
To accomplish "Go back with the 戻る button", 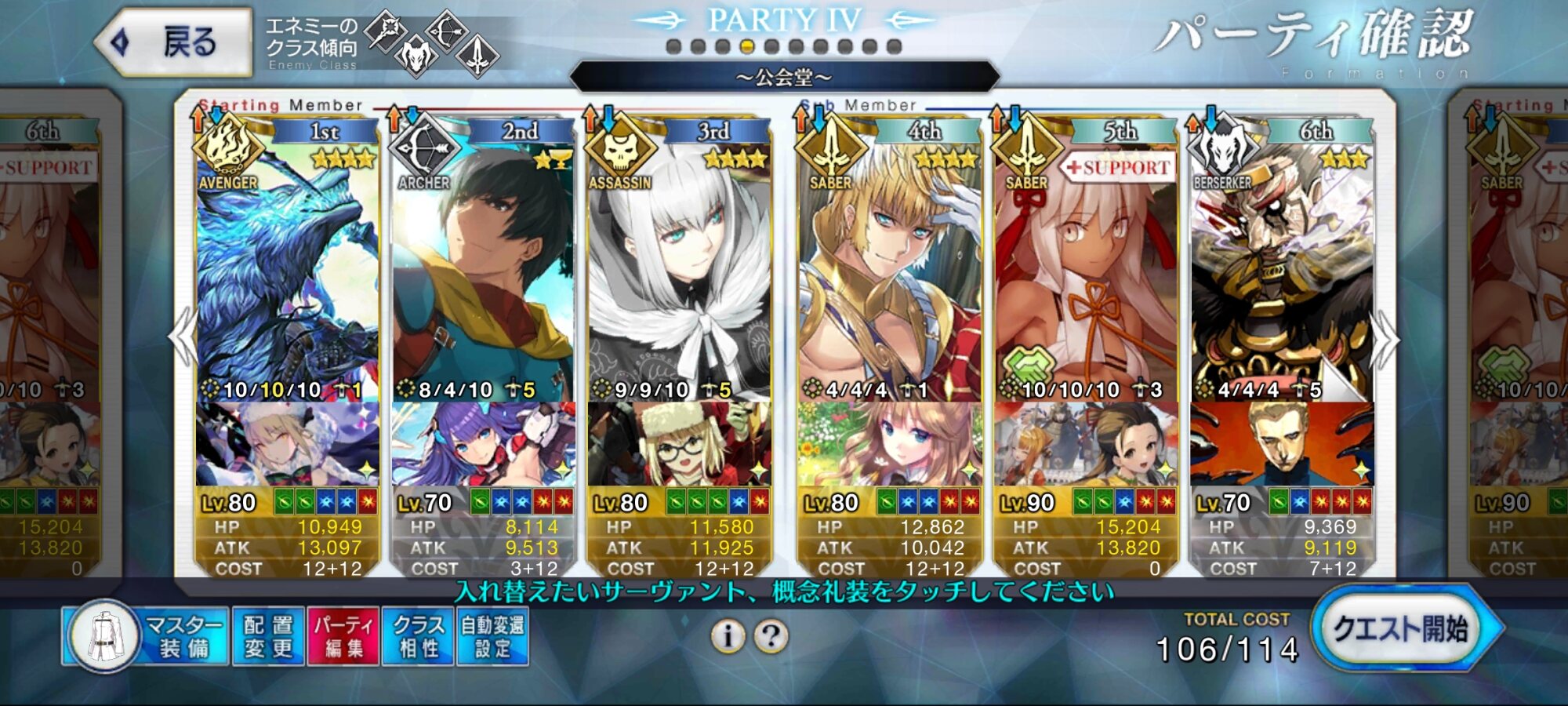I will pyautogui.click(x=174, y=42).
